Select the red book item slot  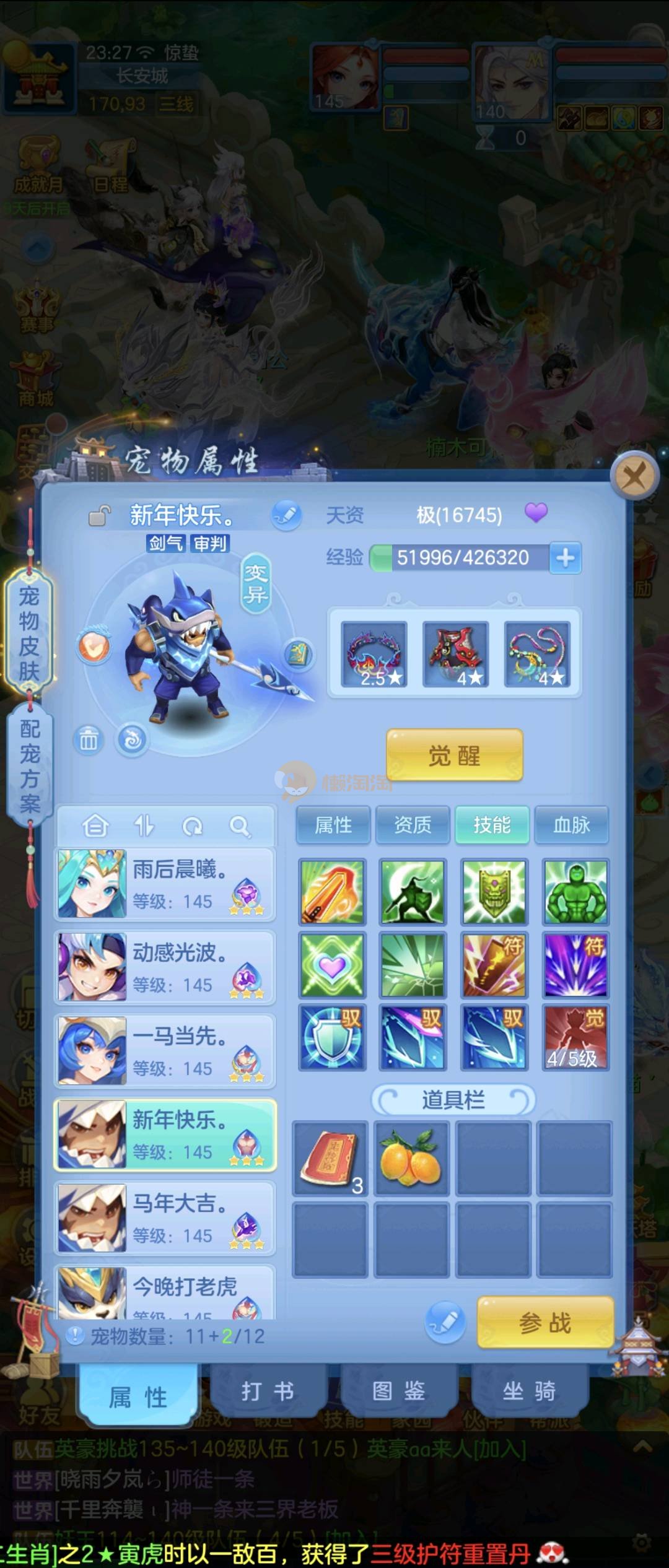click(x=330, y=1157)
